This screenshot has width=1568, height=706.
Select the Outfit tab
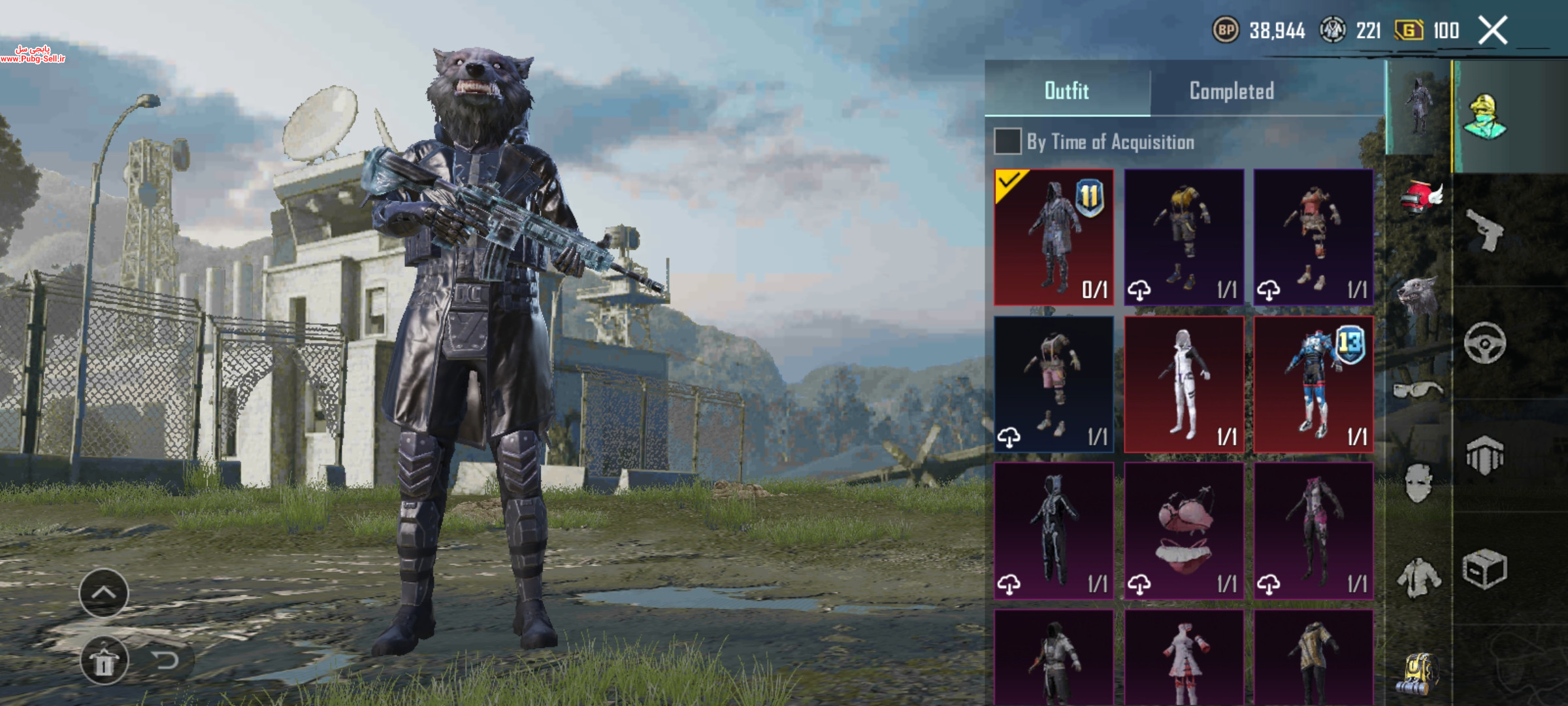coord(1067,91)
